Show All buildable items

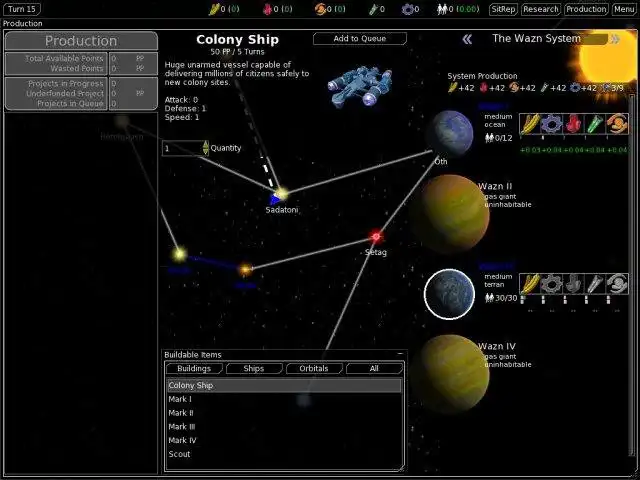click(x=374, y=369)
